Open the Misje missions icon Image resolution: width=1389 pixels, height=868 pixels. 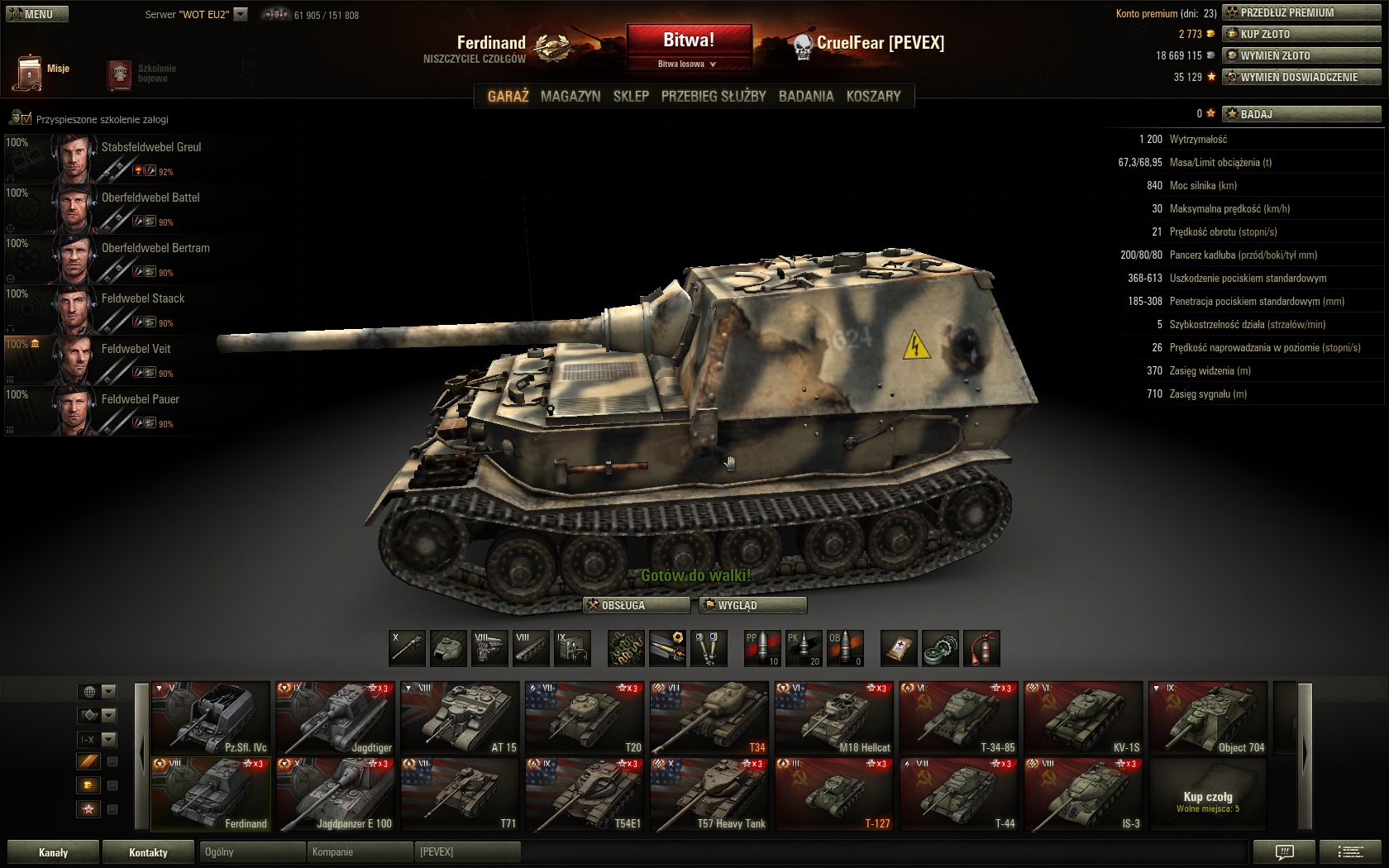pos(30,72)
